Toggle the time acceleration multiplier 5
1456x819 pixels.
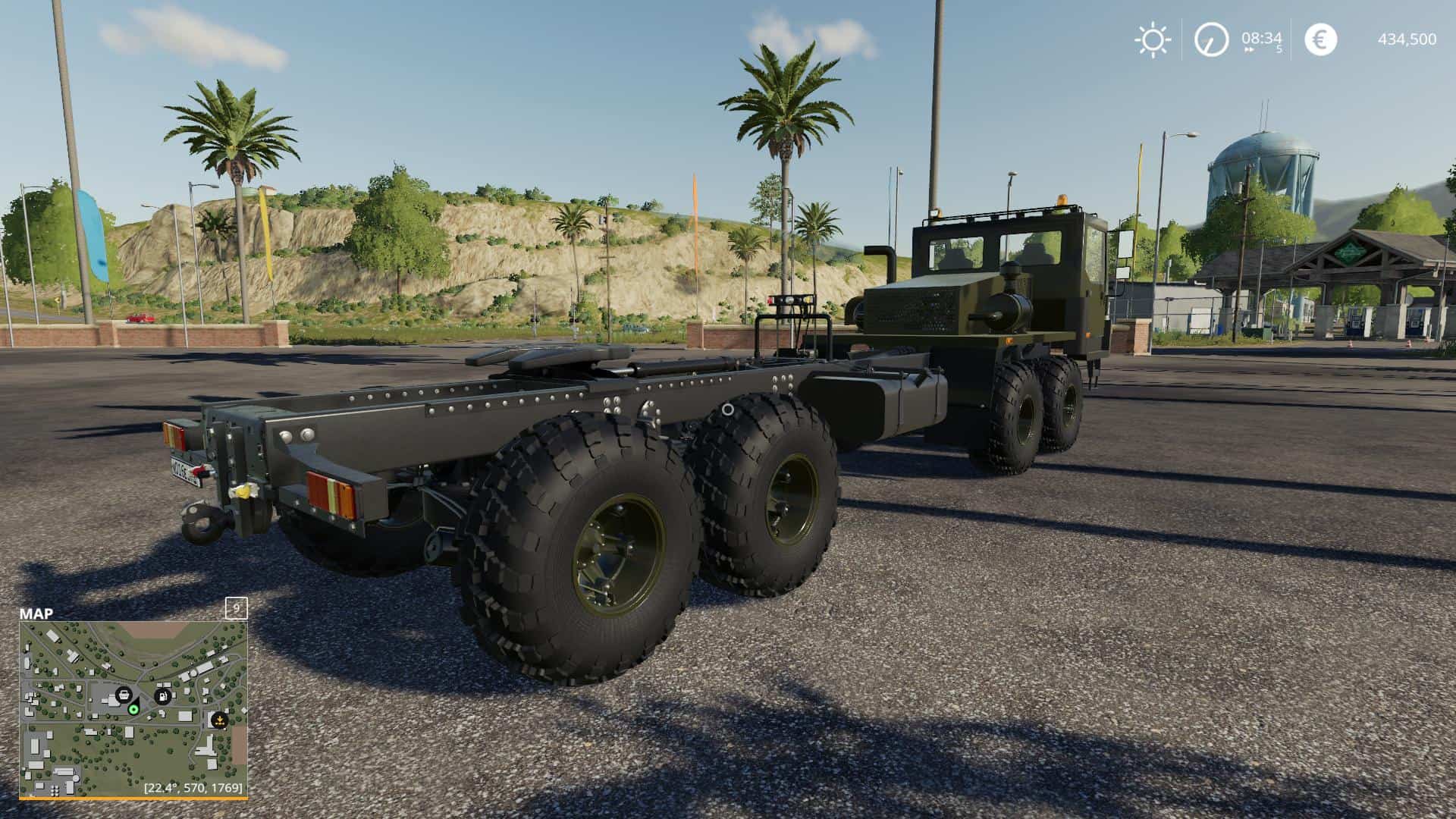click(1279, 50)
